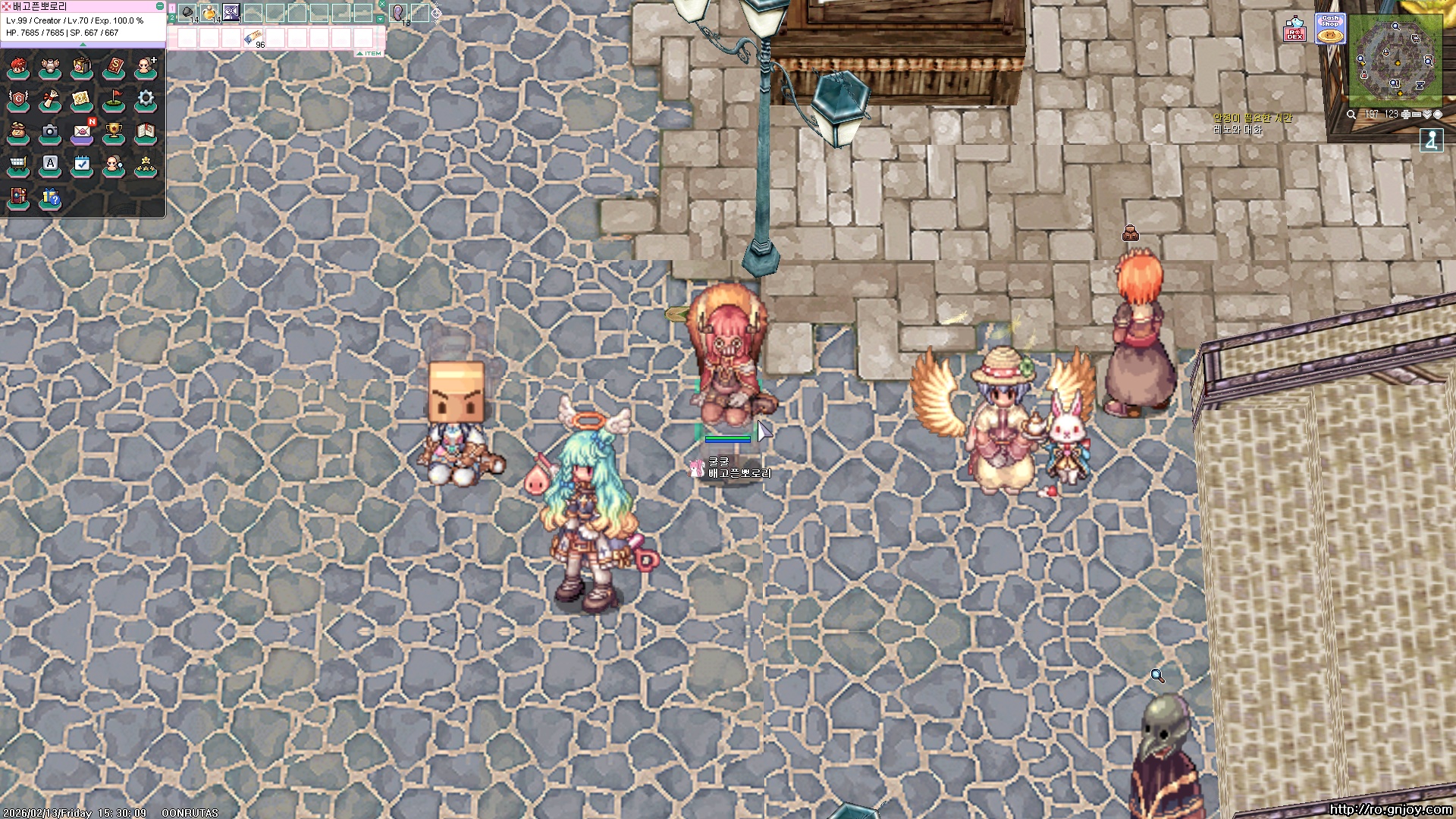The image size is (1456, 819).
Task: Open the shopping cart menu icon
Action: point(18,164)
